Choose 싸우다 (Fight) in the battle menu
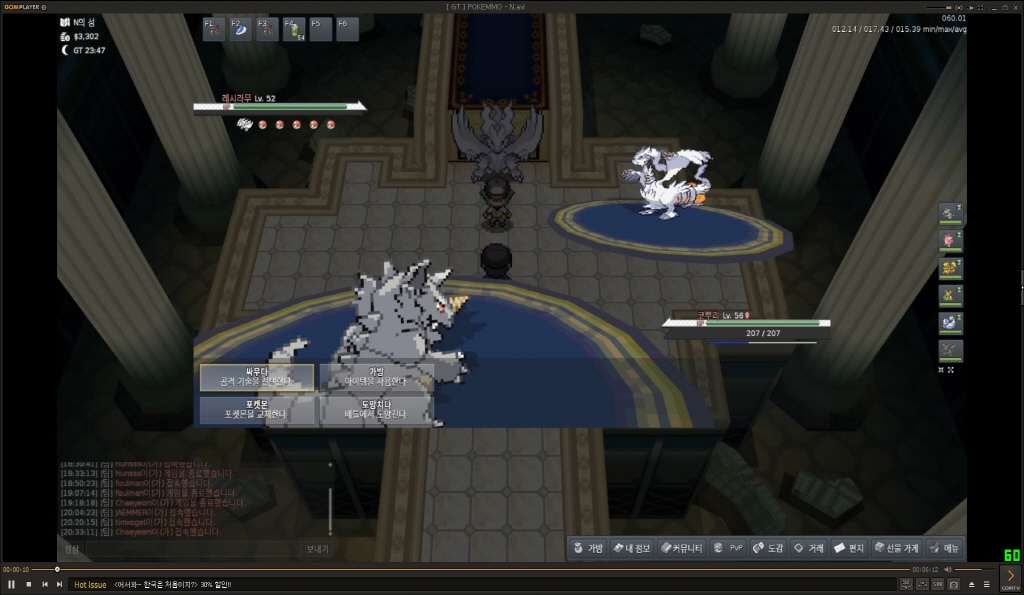 click(257, 377)
